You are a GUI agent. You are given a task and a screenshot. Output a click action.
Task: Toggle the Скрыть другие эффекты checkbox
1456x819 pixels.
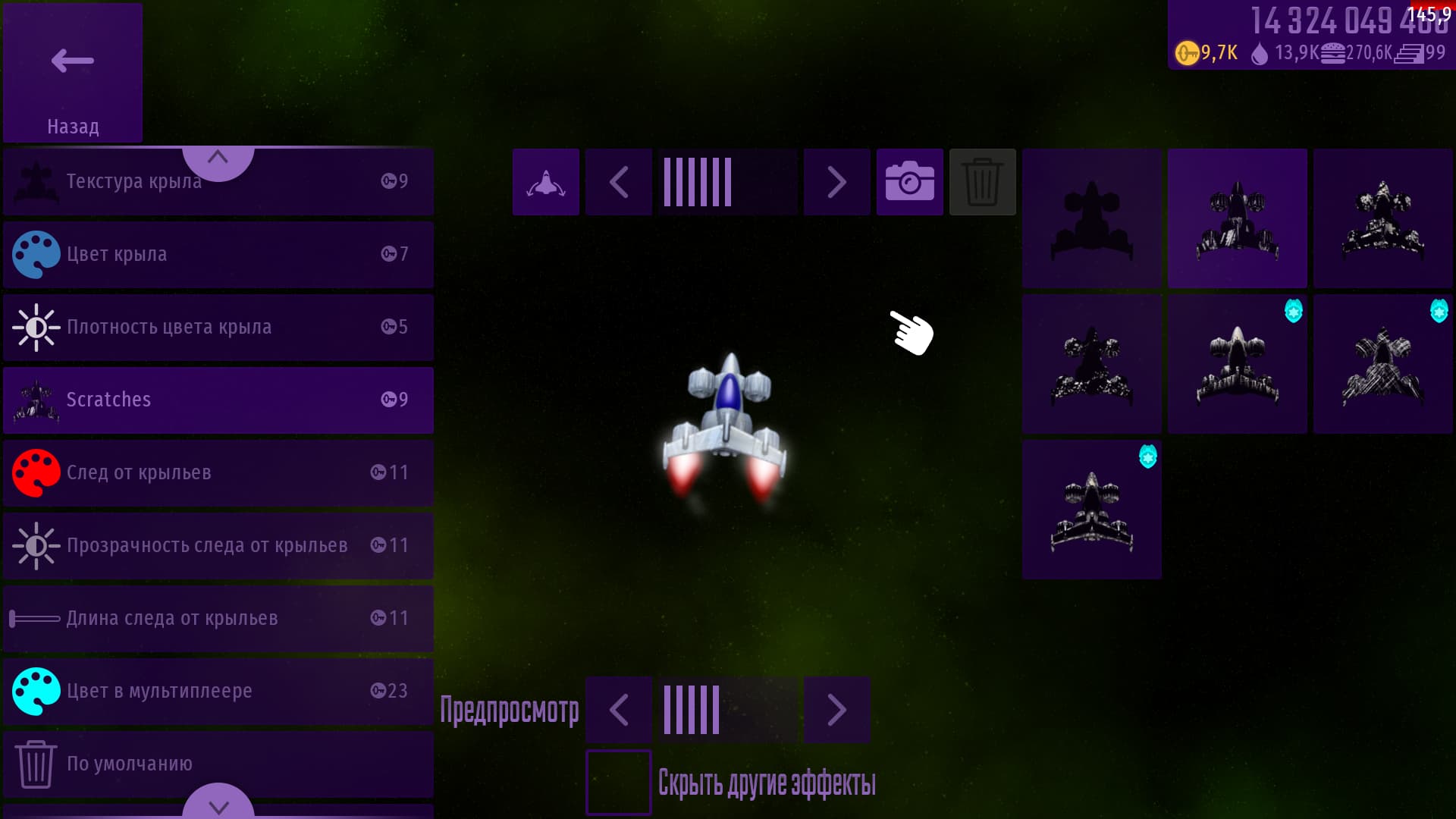pyautogui.click(x=618, y=782)
